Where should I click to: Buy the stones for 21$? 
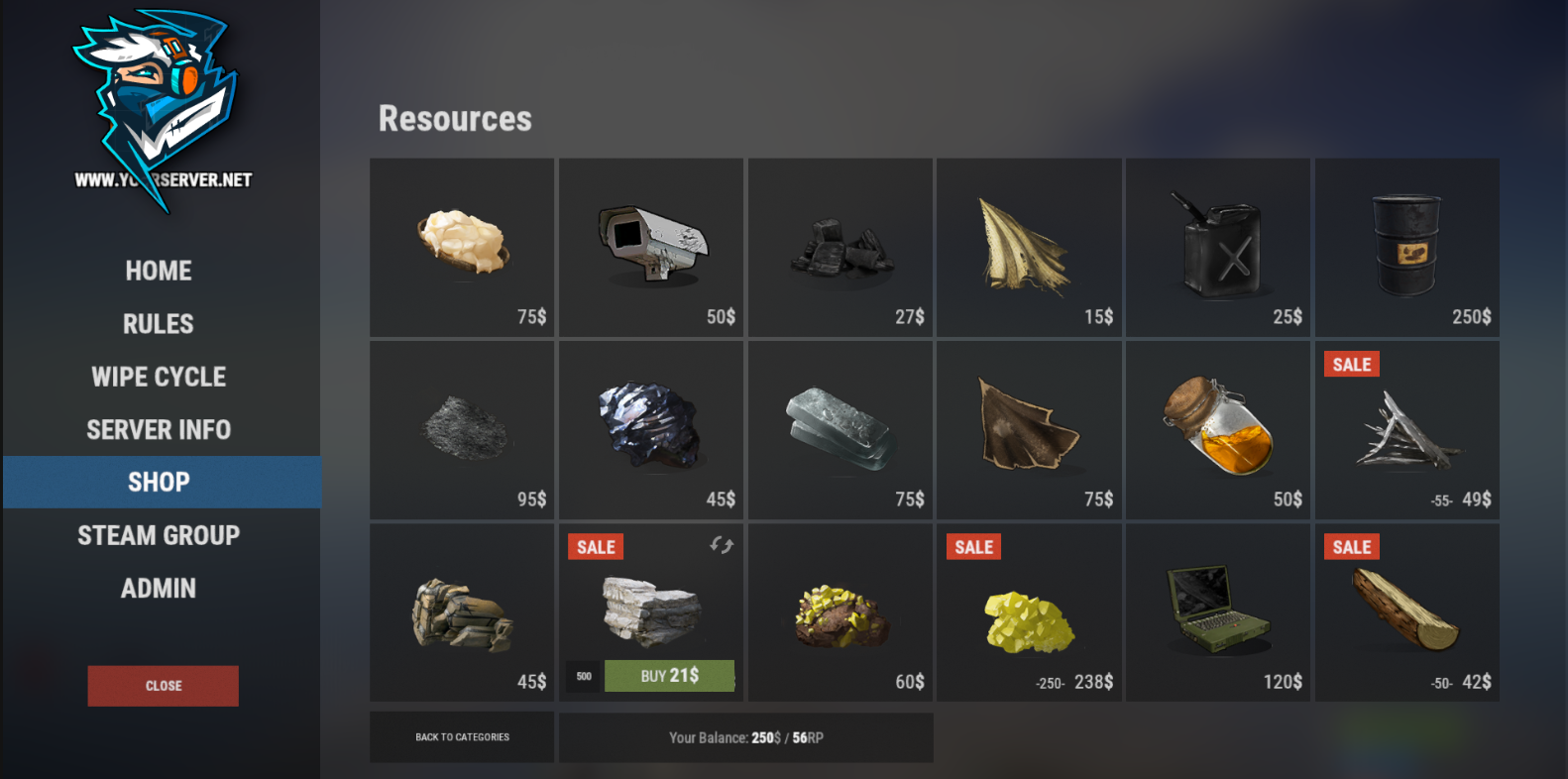pyautogui.click(x=669, y=676)
